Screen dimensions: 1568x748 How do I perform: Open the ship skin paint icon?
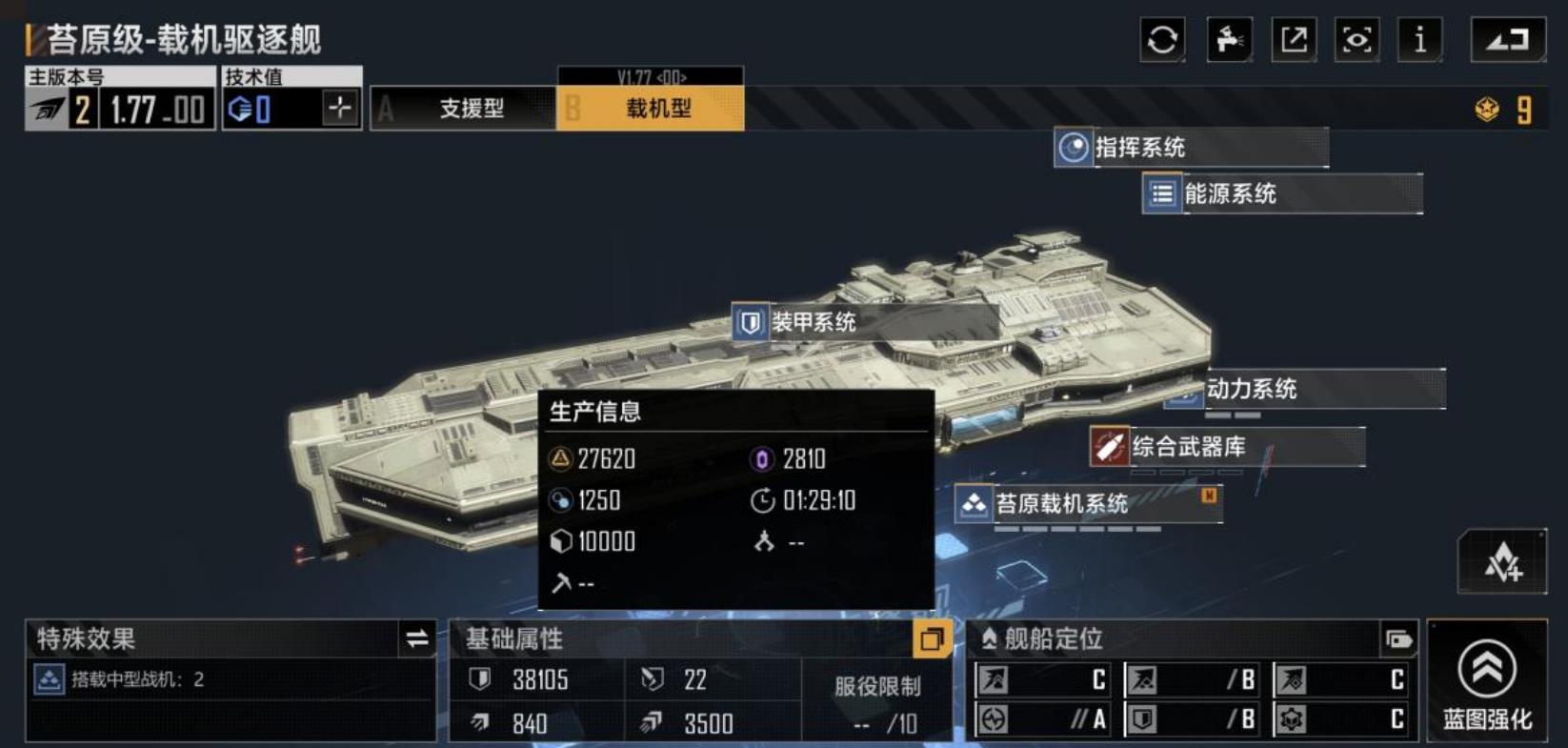1229,40
